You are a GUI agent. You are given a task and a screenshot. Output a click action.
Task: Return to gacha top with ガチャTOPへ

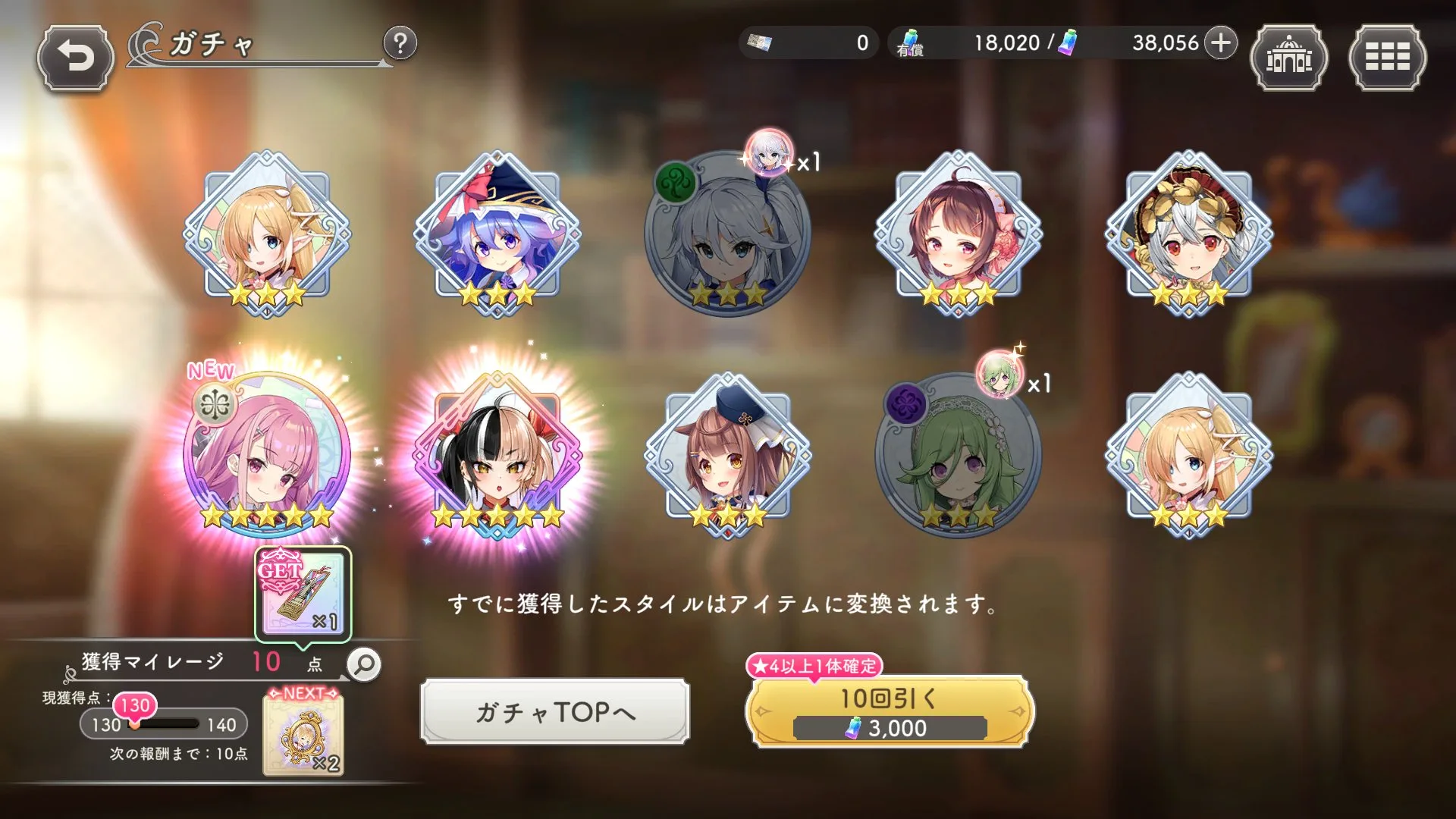(555, 711)
